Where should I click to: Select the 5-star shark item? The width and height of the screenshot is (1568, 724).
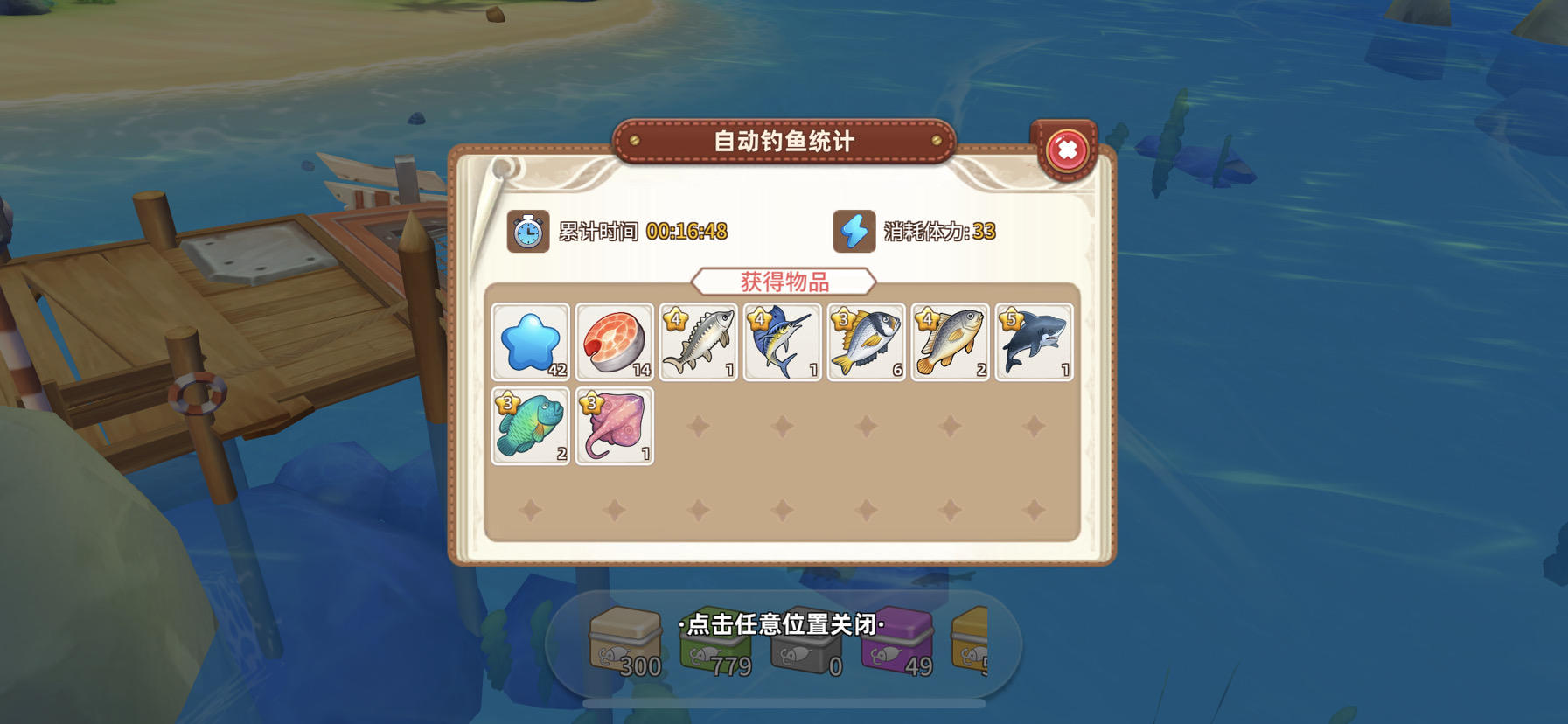click(1034, 341)
